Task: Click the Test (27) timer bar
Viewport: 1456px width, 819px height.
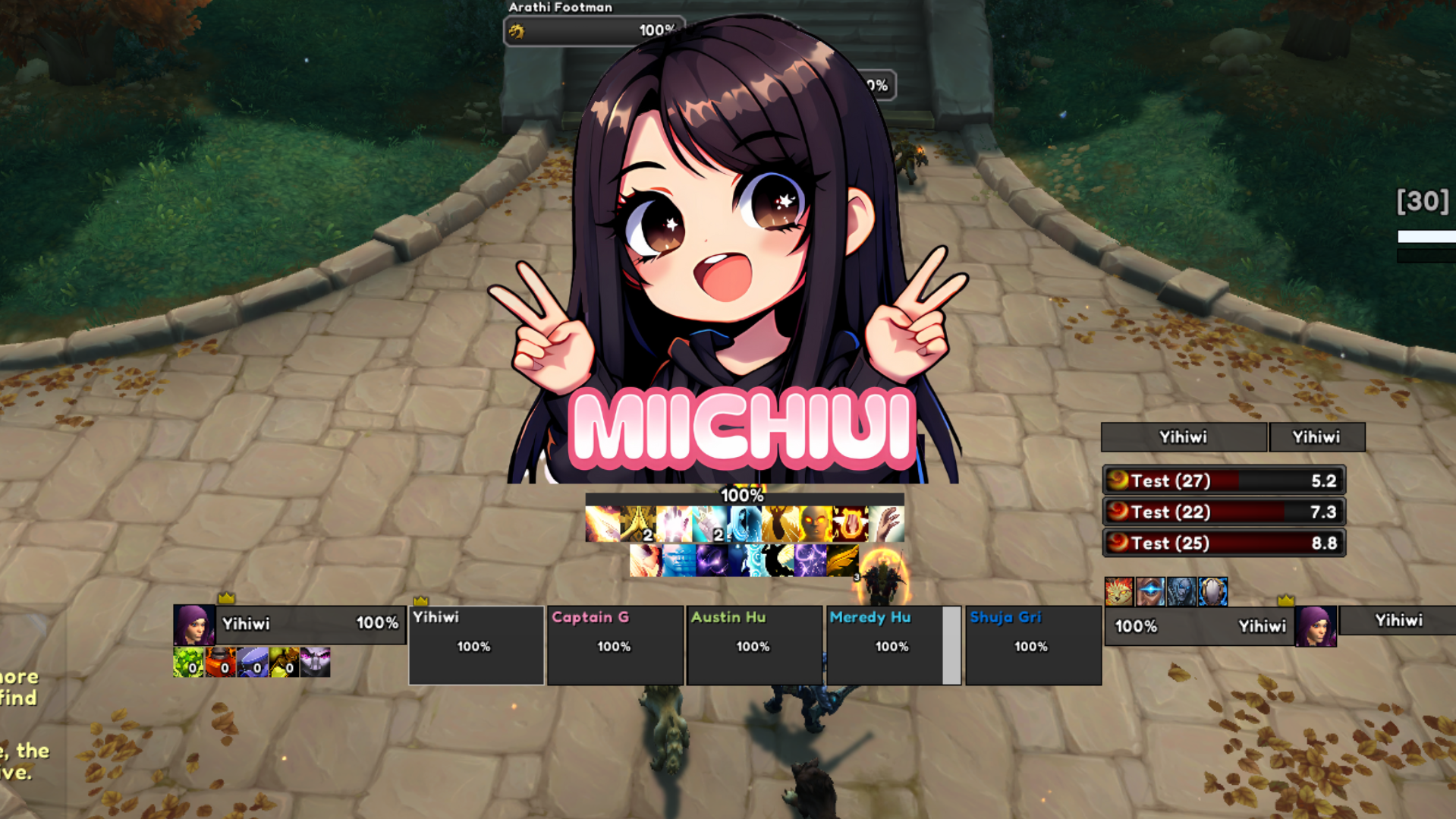Action: (1223, 480)
